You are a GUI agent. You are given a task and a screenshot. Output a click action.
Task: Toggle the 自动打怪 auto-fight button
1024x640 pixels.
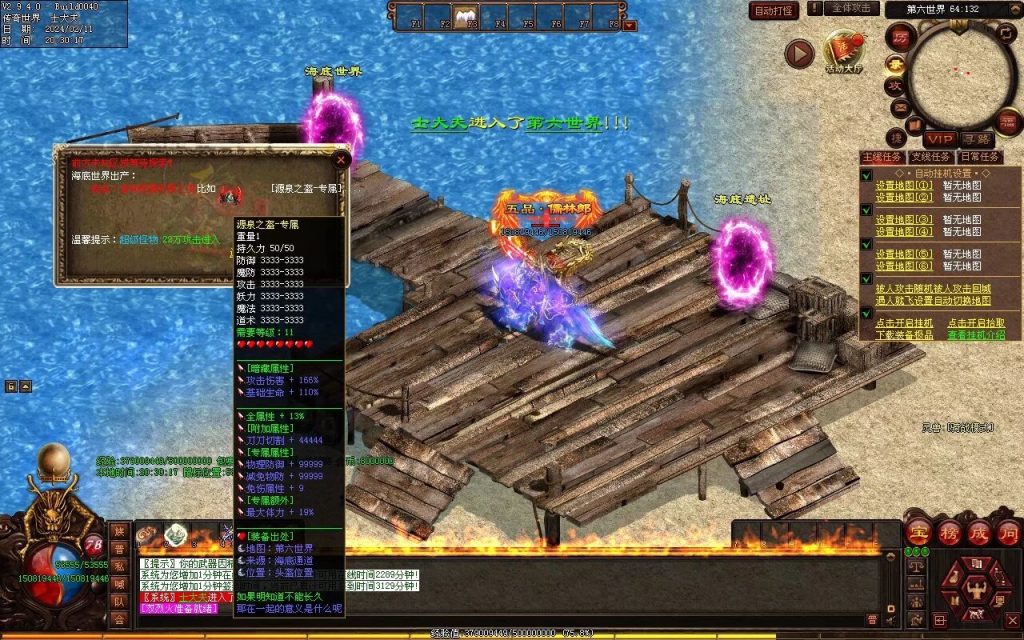pos(774,11)
